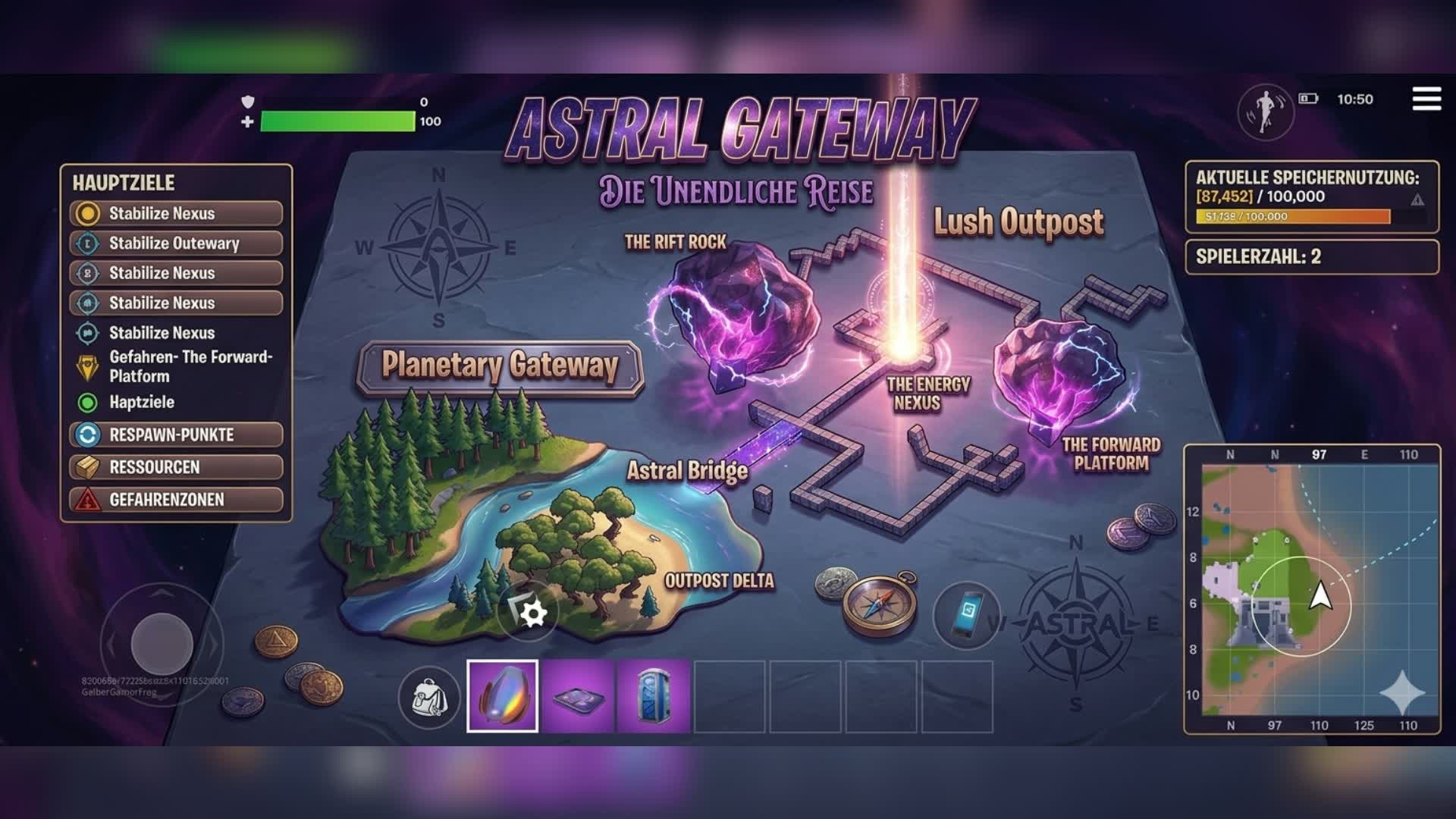The image size is (1456, 819).
Task: Expand the HAUPTZIELE objectives panel
Action: 124,184
